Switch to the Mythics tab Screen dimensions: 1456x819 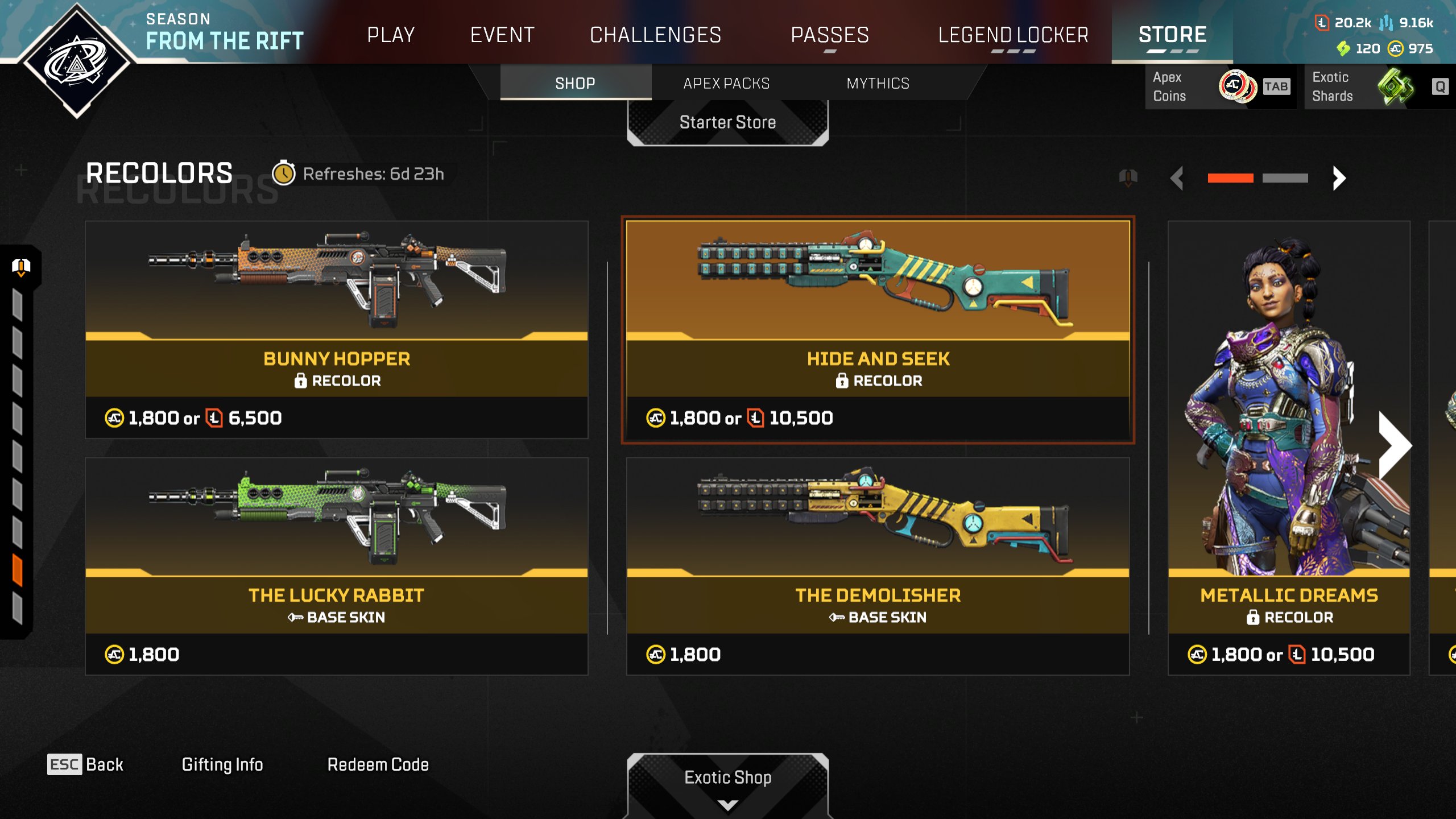pyautogui.click(x=878, y=83)
